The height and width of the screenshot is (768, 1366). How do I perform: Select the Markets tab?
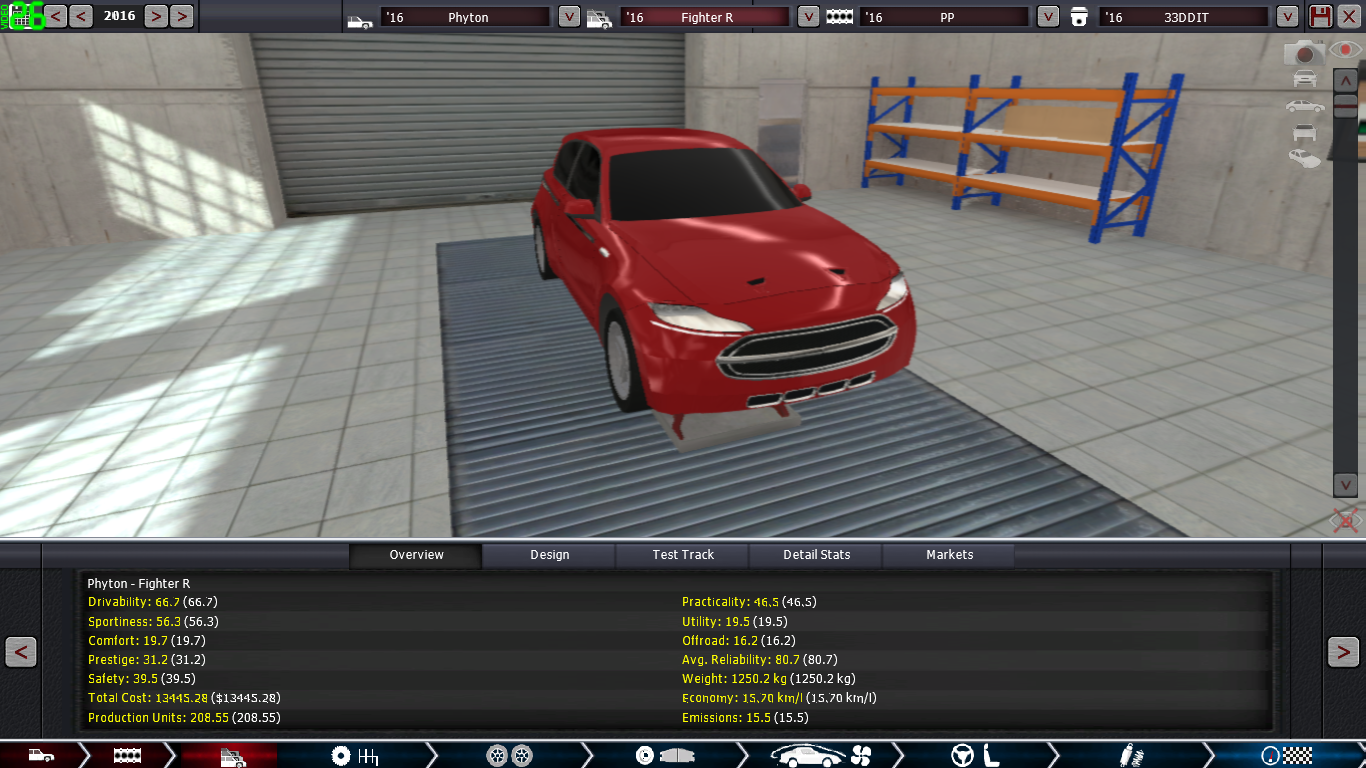(x=949, y=555)
